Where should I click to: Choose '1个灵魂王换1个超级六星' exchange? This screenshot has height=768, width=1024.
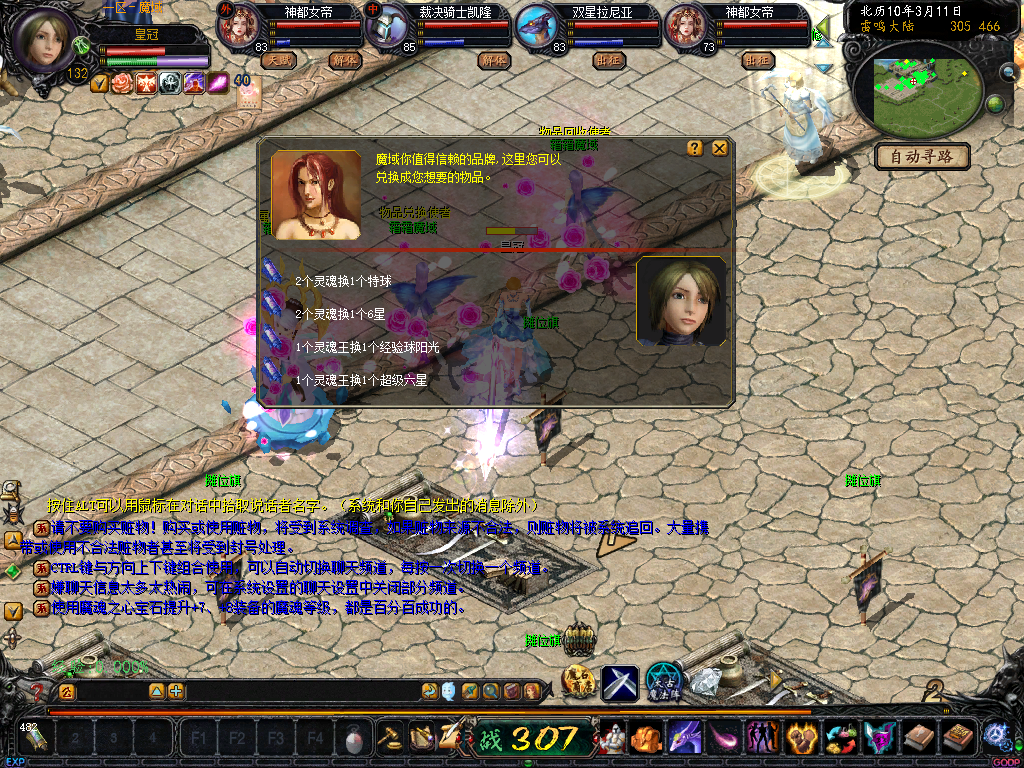360,380
